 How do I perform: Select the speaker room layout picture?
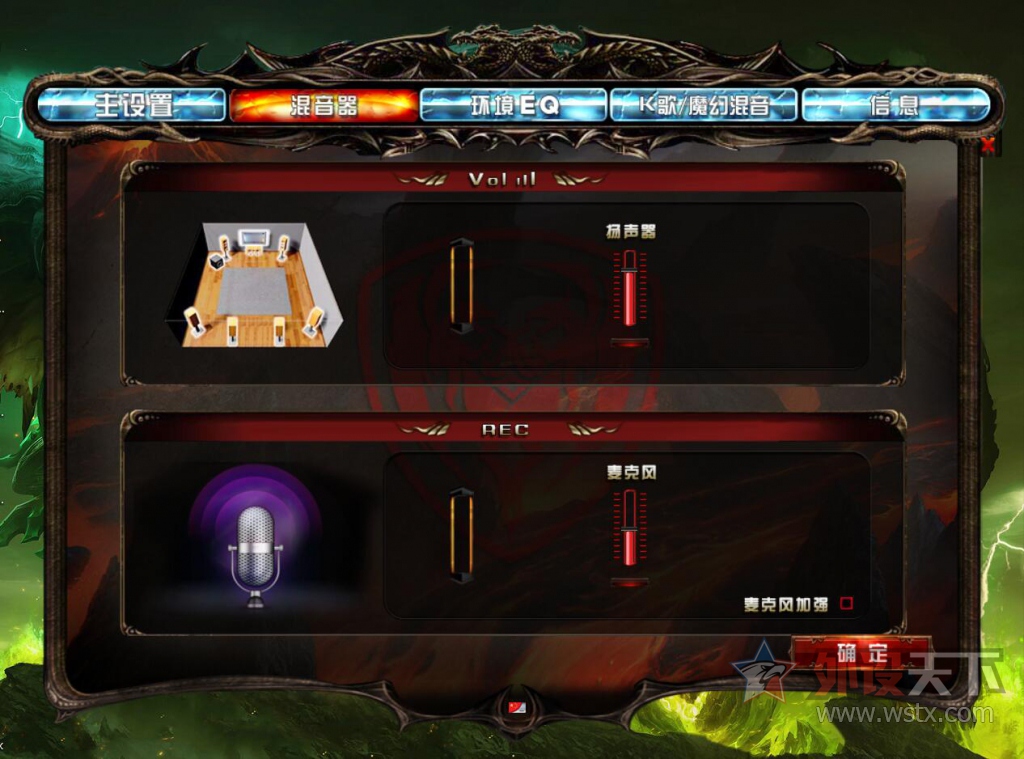pyautogui.click(x=254, y=284)
